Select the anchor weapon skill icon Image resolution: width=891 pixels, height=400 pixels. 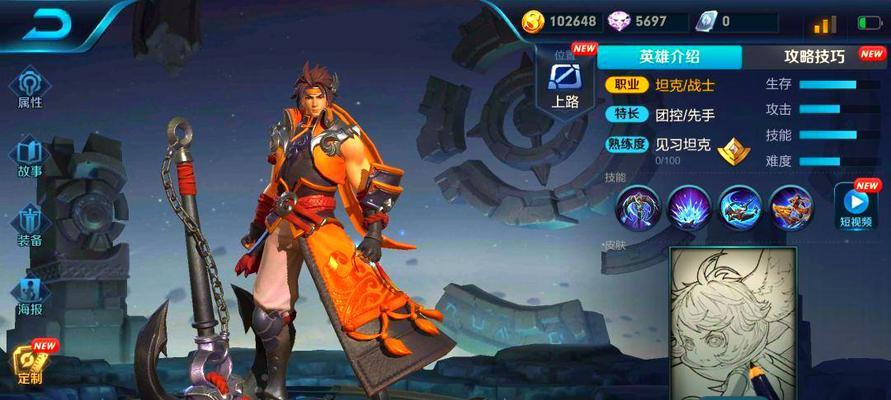pos(638,206)
